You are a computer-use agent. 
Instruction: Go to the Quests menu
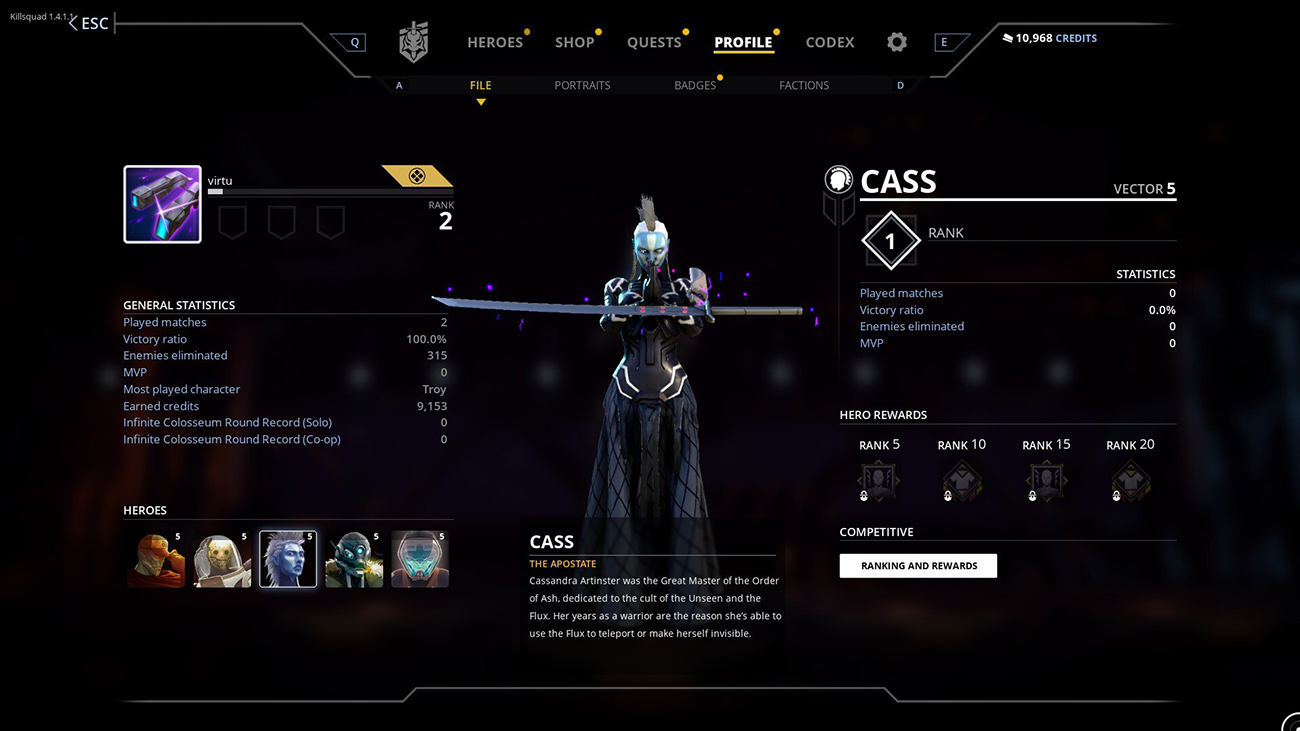(654, 42)
